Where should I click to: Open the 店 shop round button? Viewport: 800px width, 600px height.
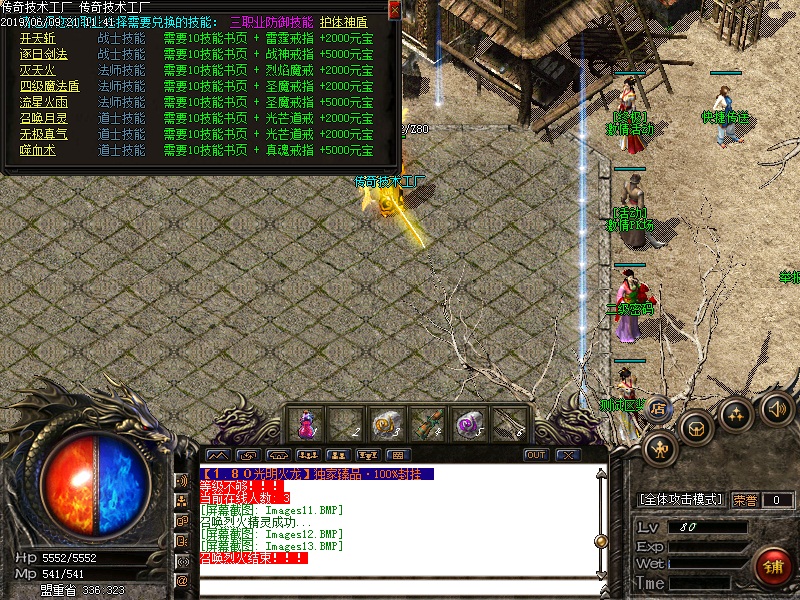pos(659,408)
